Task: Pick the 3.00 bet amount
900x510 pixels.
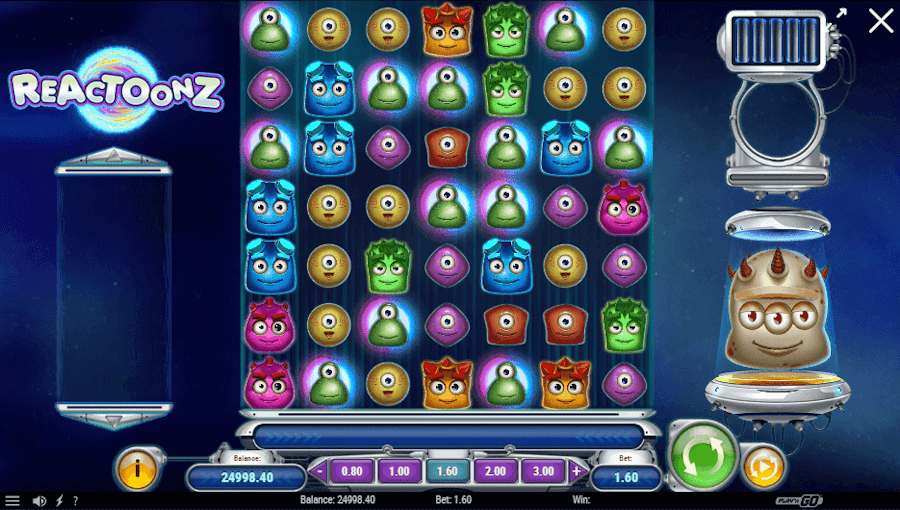Action: [543, 471]
